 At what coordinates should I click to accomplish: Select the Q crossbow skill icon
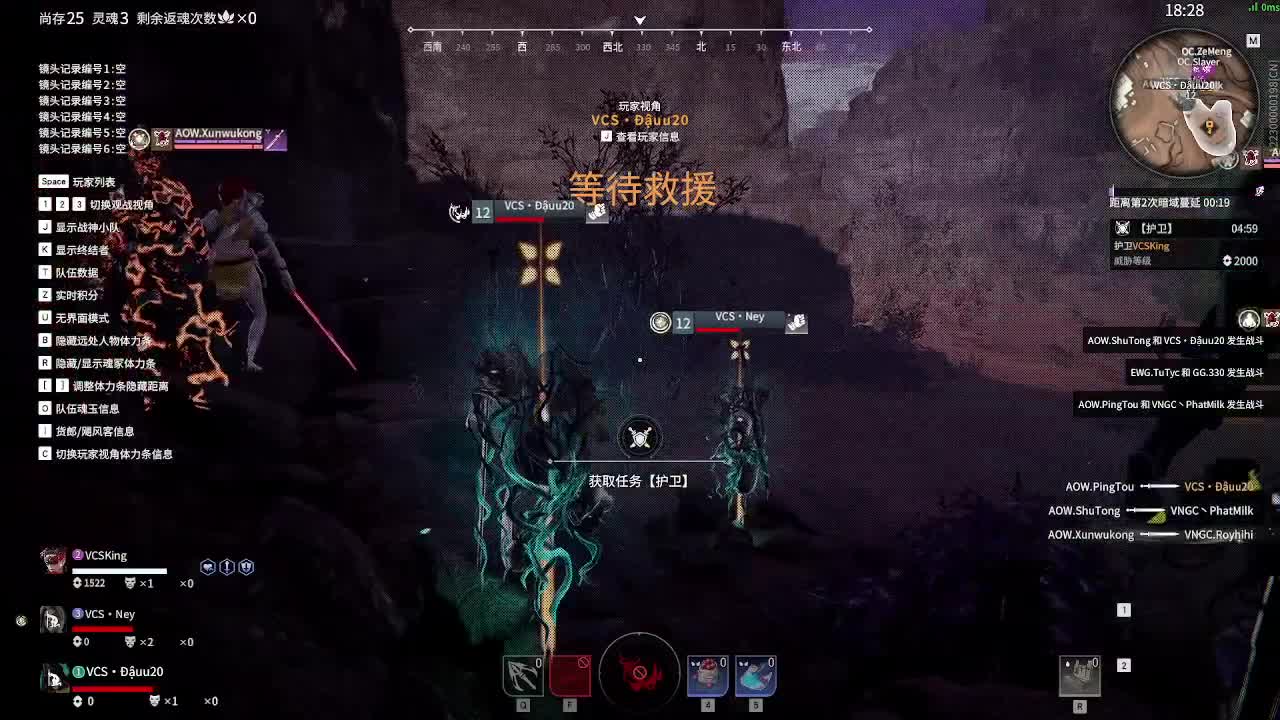click(521, 675)
